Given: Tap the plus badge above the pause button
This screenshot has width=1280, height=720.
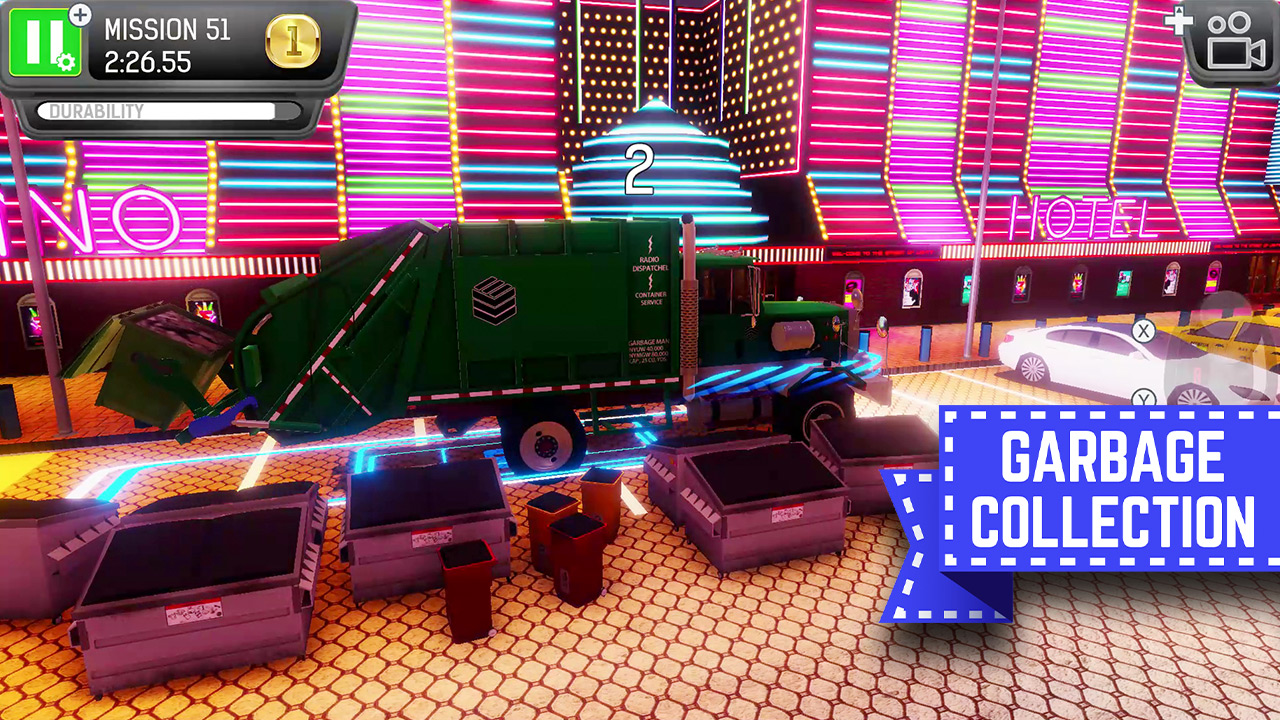Looking at the screenshot, I should click(x=79, y=14).
